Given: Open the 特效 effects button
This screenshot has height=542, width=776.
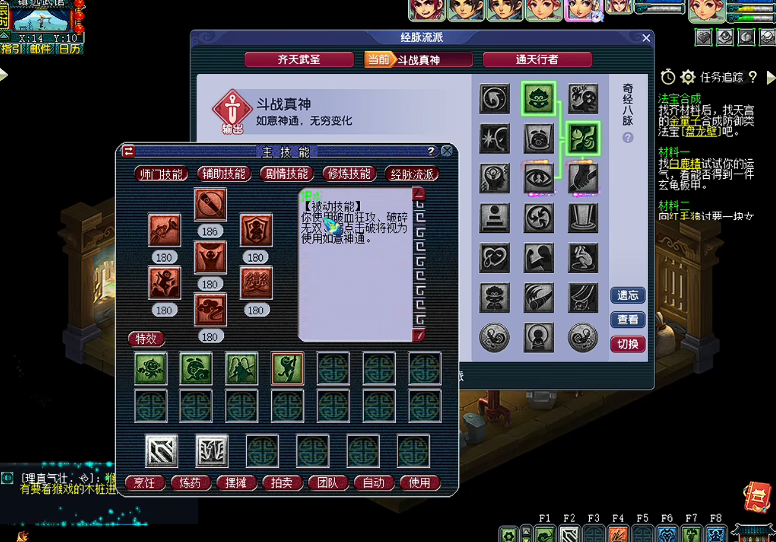Looking at the screenshot, I should click(x=147, y=339).
